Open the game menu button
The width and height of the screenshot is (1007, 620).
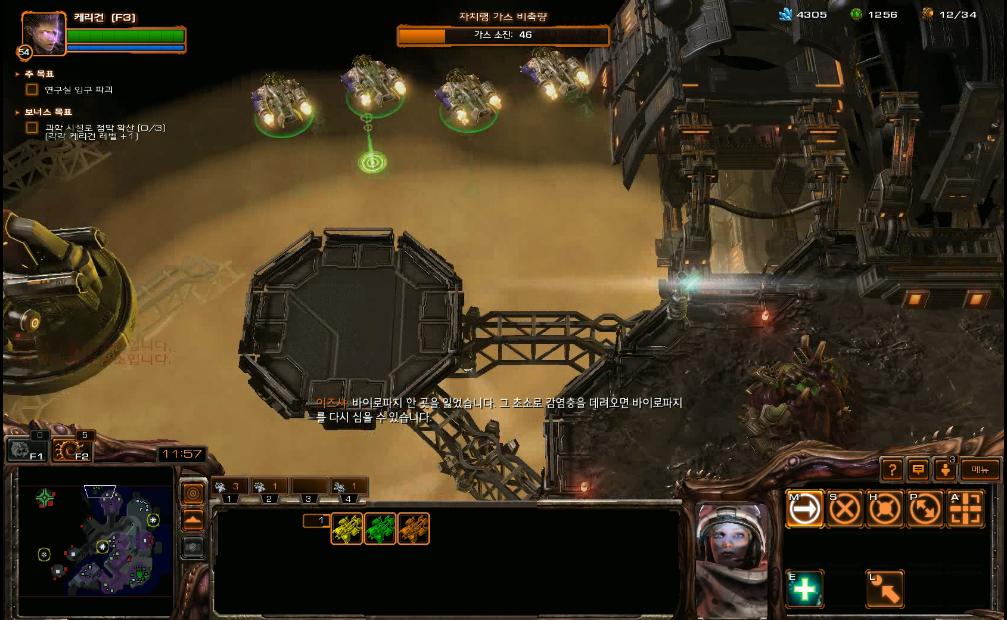pyautogui.click(x=979, y=469)
